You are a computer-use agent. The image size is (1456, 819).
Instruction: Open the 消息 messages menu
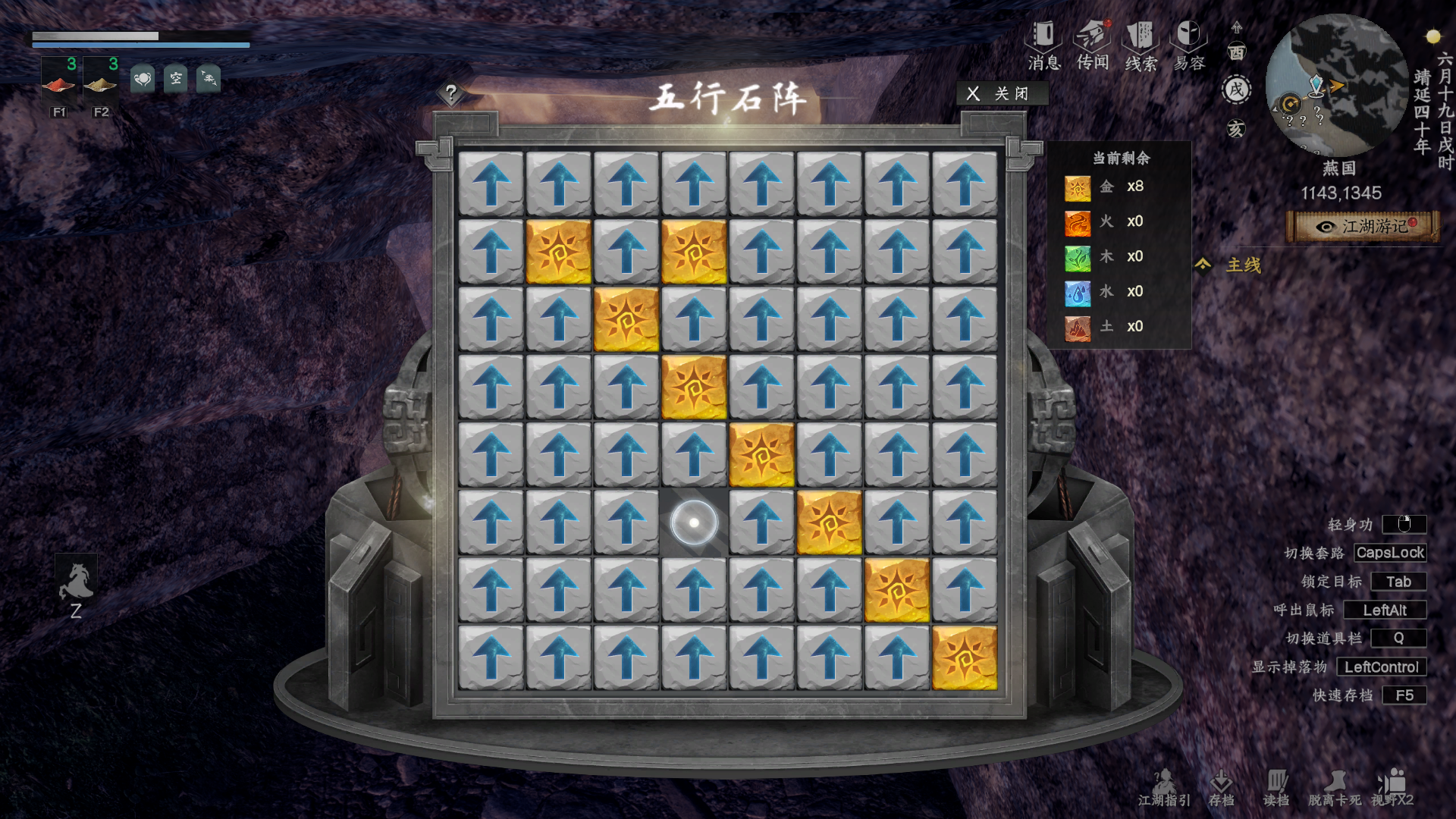pyautogui.click(x=1044, y=38)
